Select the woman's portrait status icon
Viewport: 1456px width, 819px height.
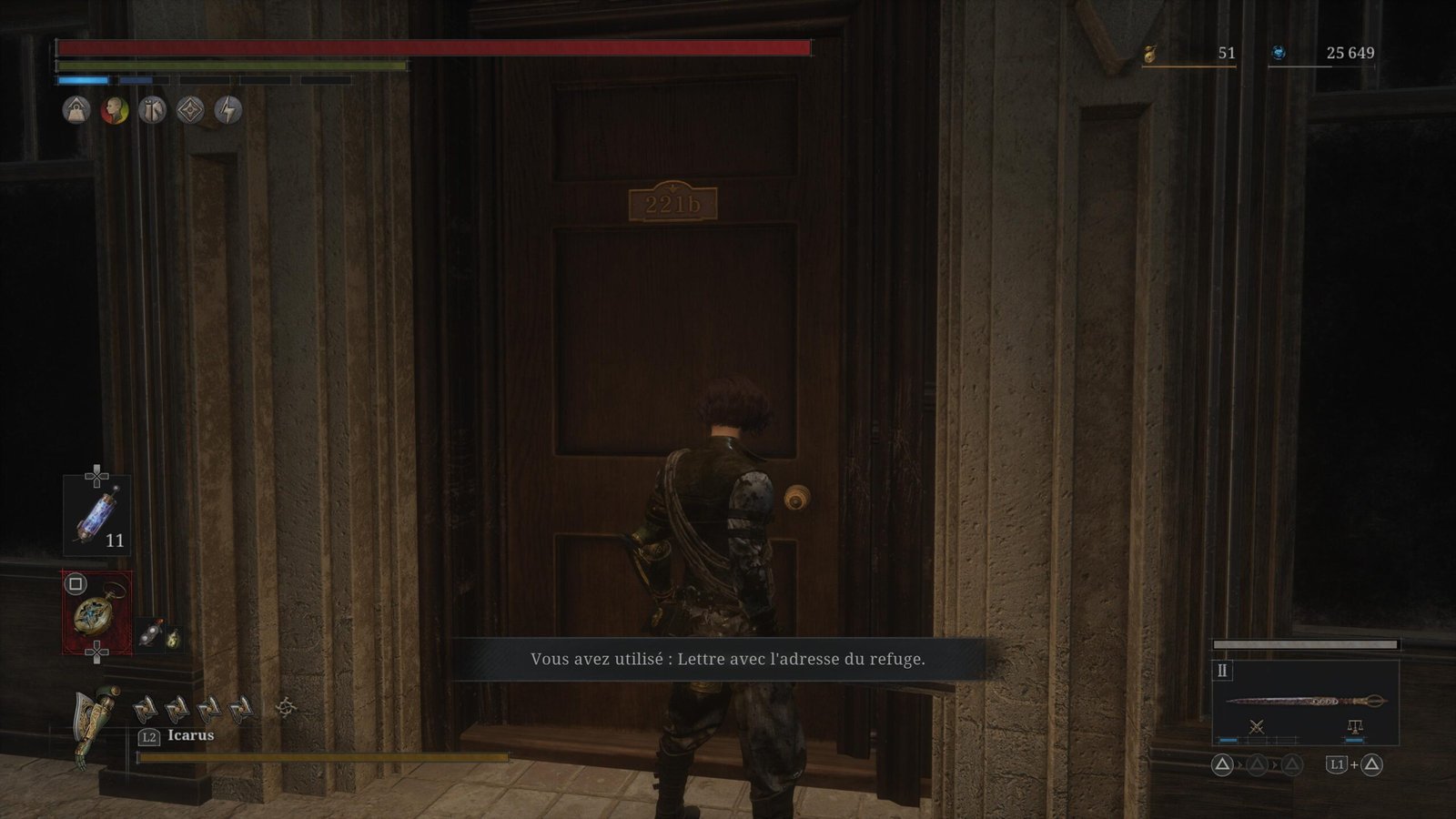coord(115,110)
